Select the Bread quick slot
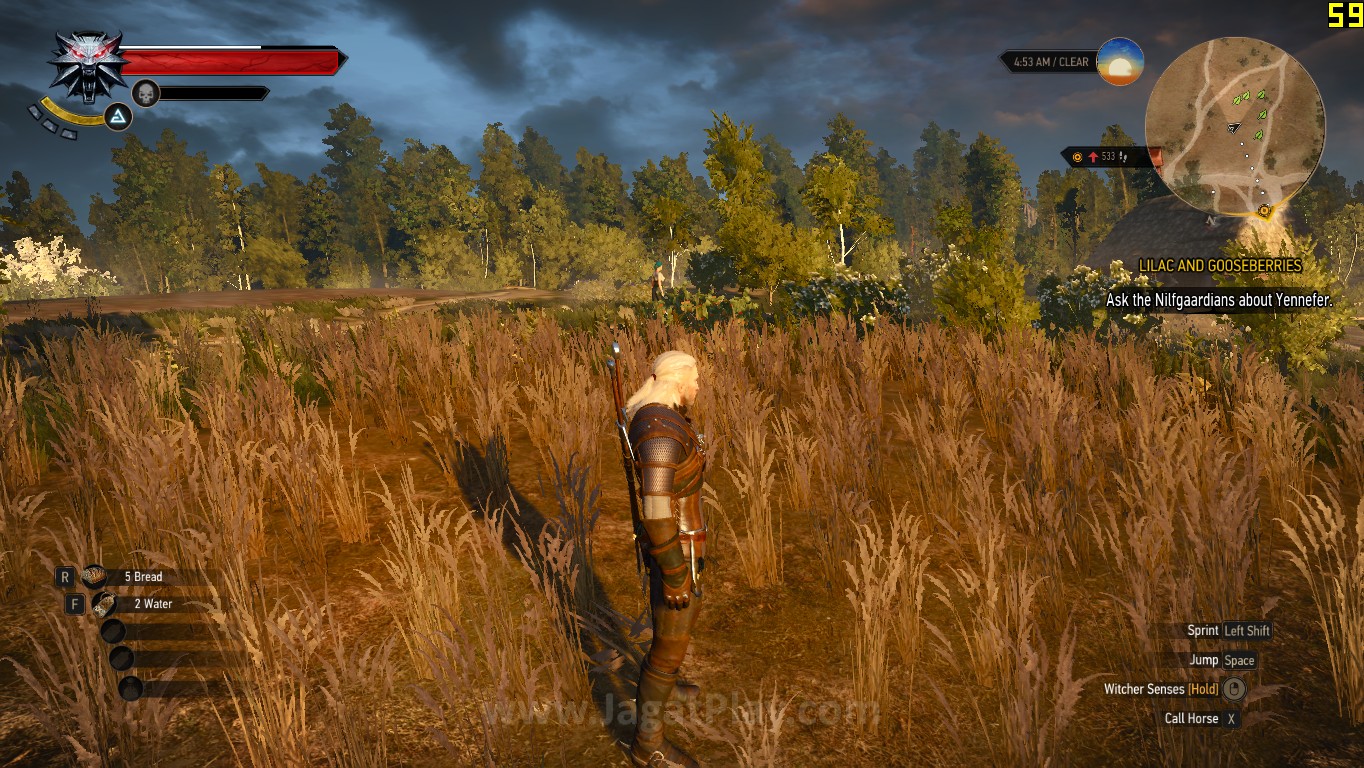Screen dimensions: 1364x768 (x=96, y=576)
